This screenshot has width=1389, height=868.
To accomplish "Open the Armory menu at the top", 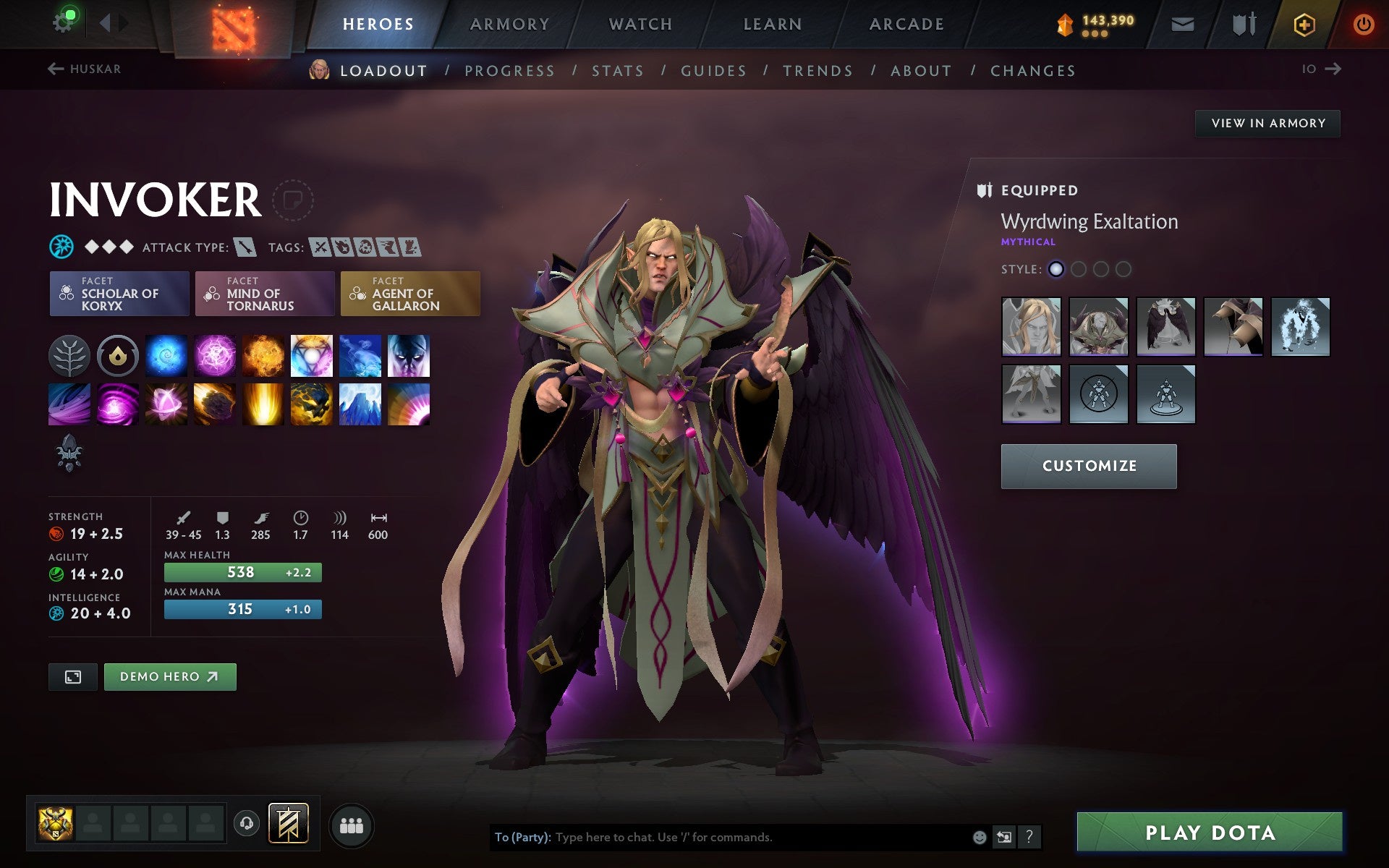I will (509, 23).
